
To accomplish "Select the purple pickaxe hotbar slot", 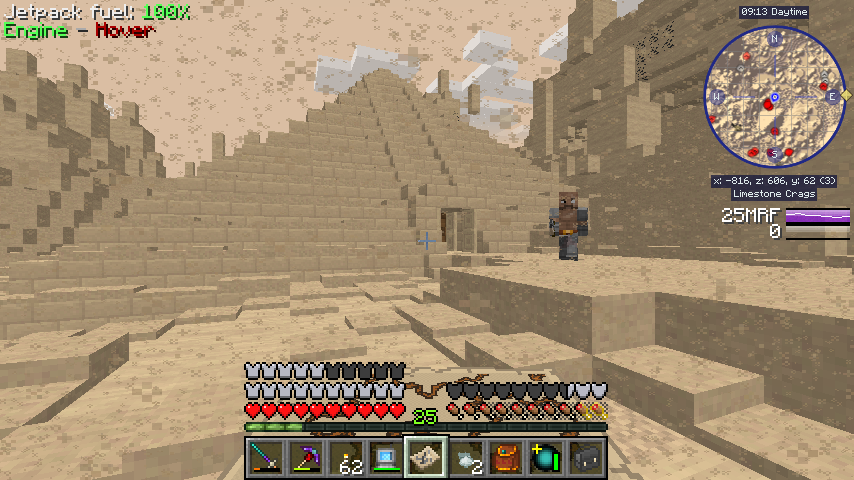I will [305, 457].
